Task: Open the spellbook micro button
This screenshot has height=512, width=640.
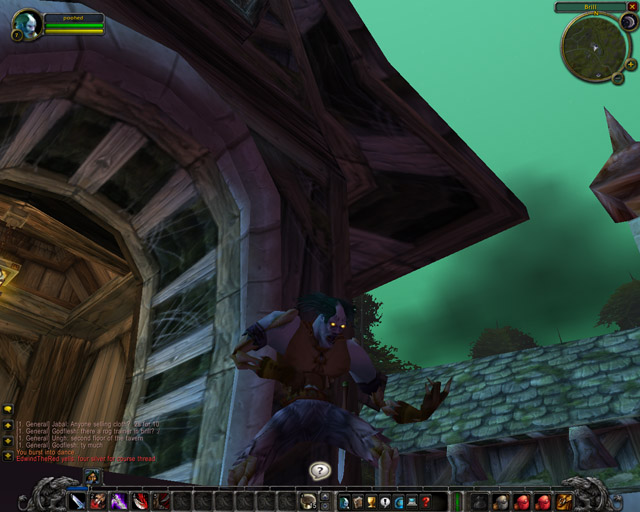Action: [x=358, y=501]
